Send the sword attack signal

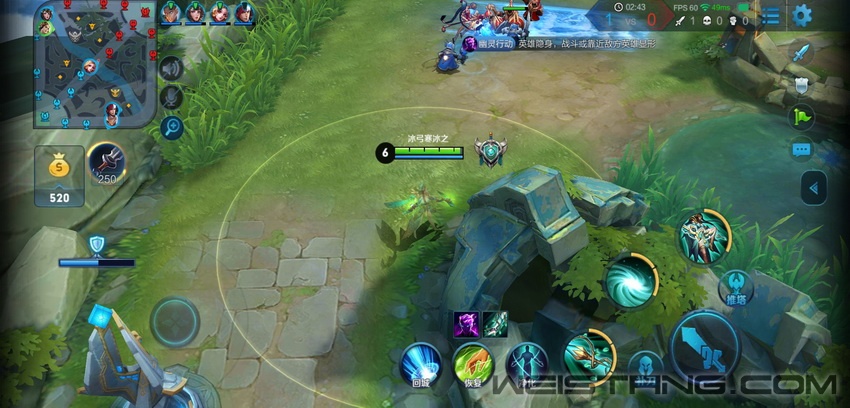pos(801,53)
